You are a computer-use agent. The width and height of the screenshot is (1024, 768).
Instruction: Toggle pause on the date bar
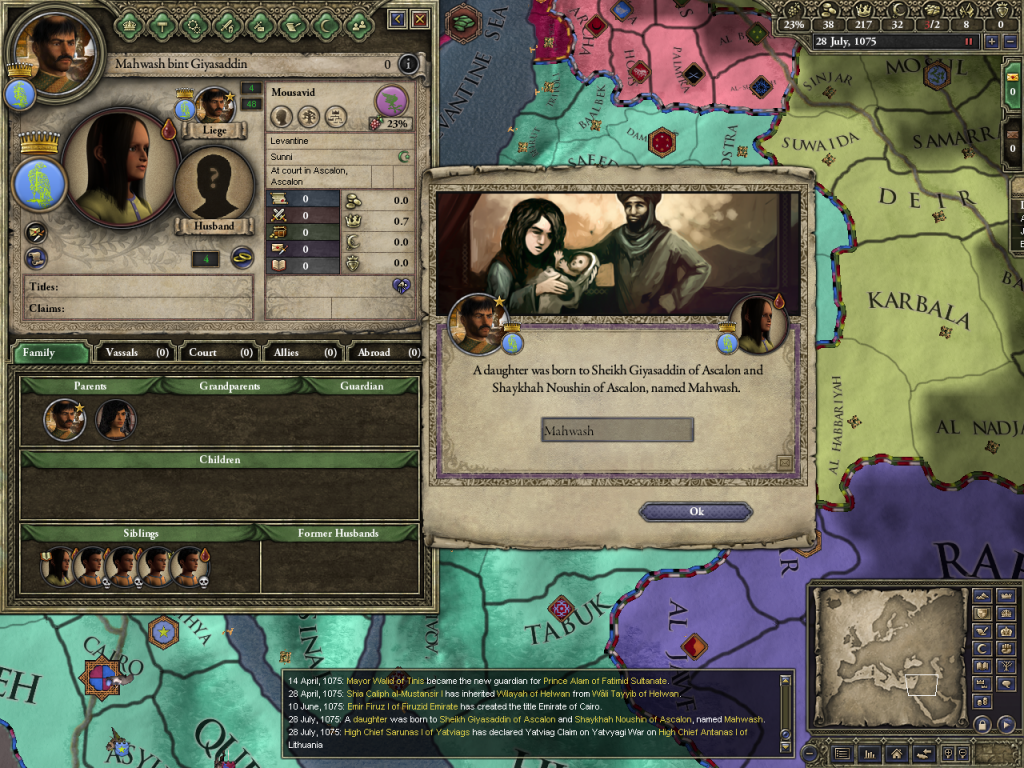coord(967,42)
